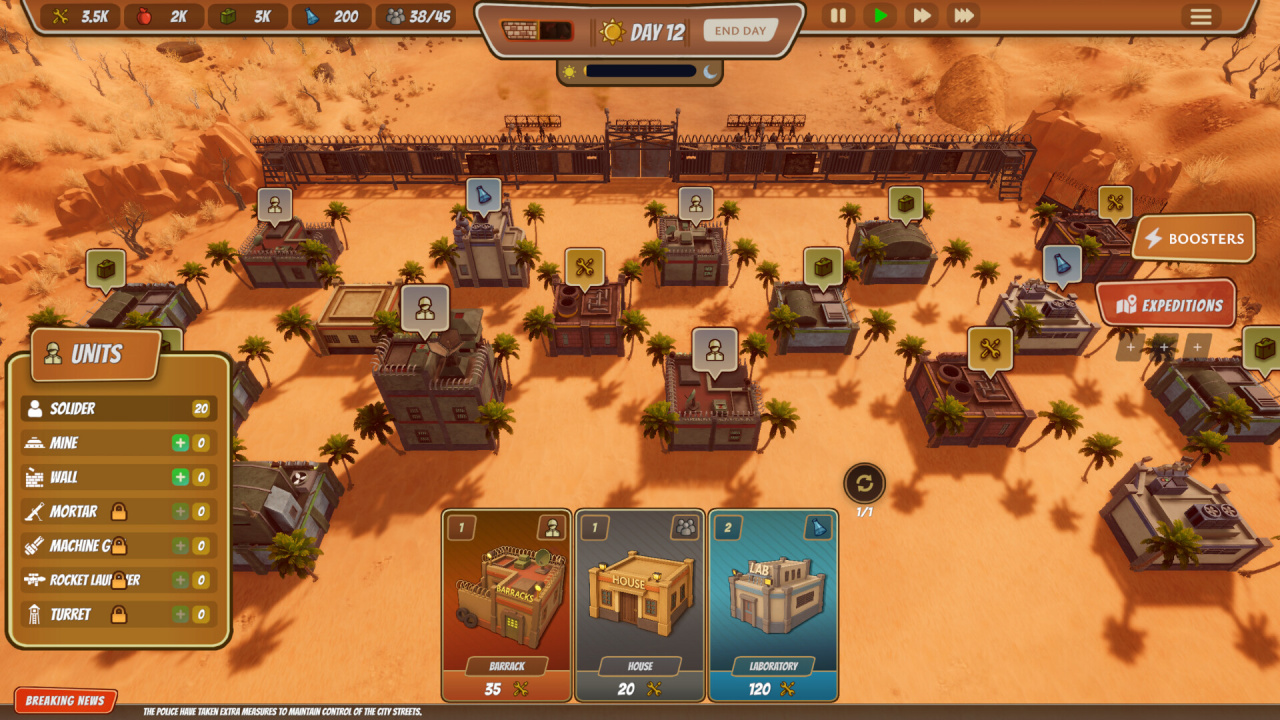Image resolution: width=1280 pixels, height=720 pixels.
Task: Pause the game speed
Action: coord(838,16)
